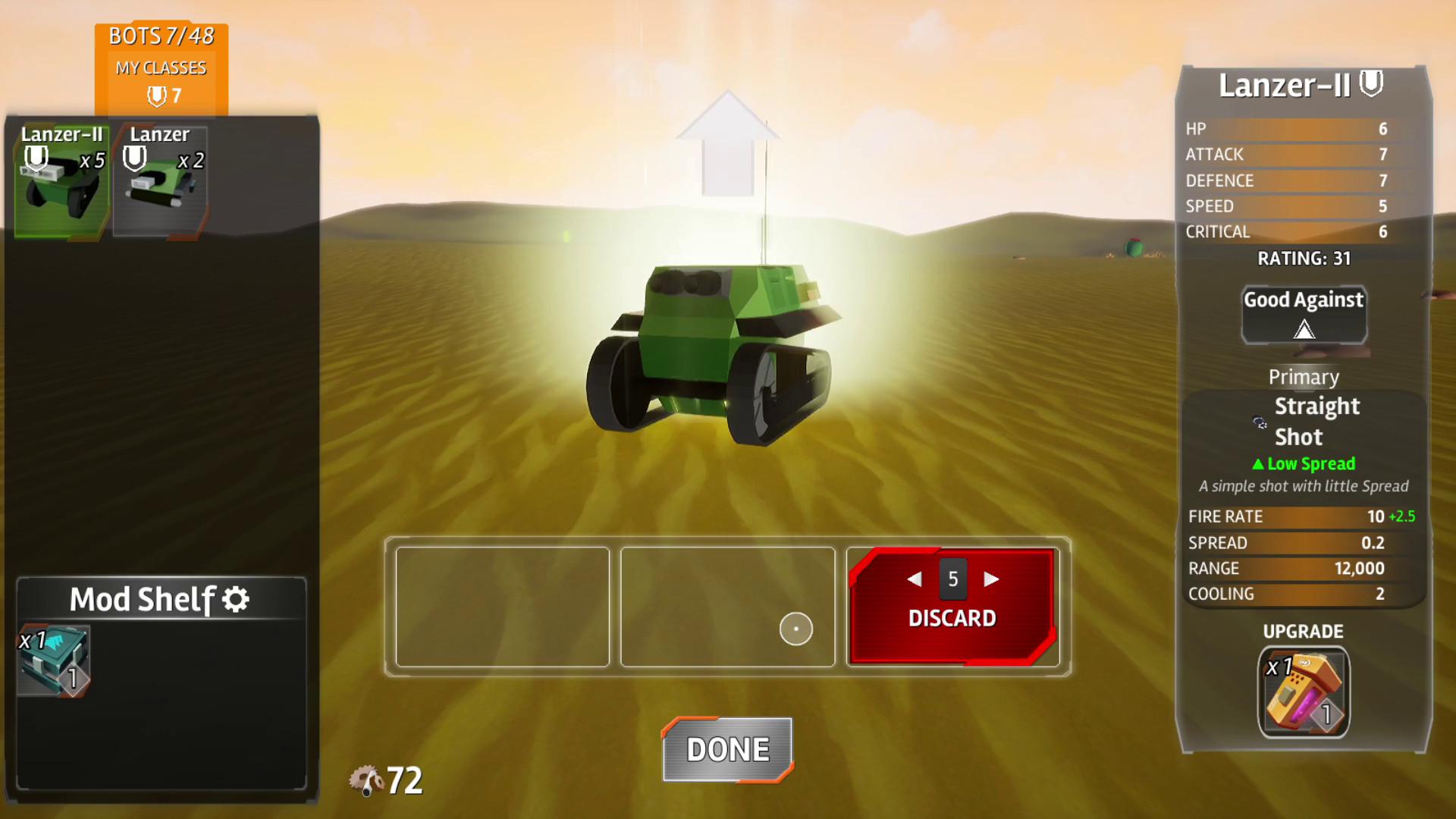Click the upgrade item under UPGRADE
This screenshot has height=819, width=1456.
coord(1303,692)
